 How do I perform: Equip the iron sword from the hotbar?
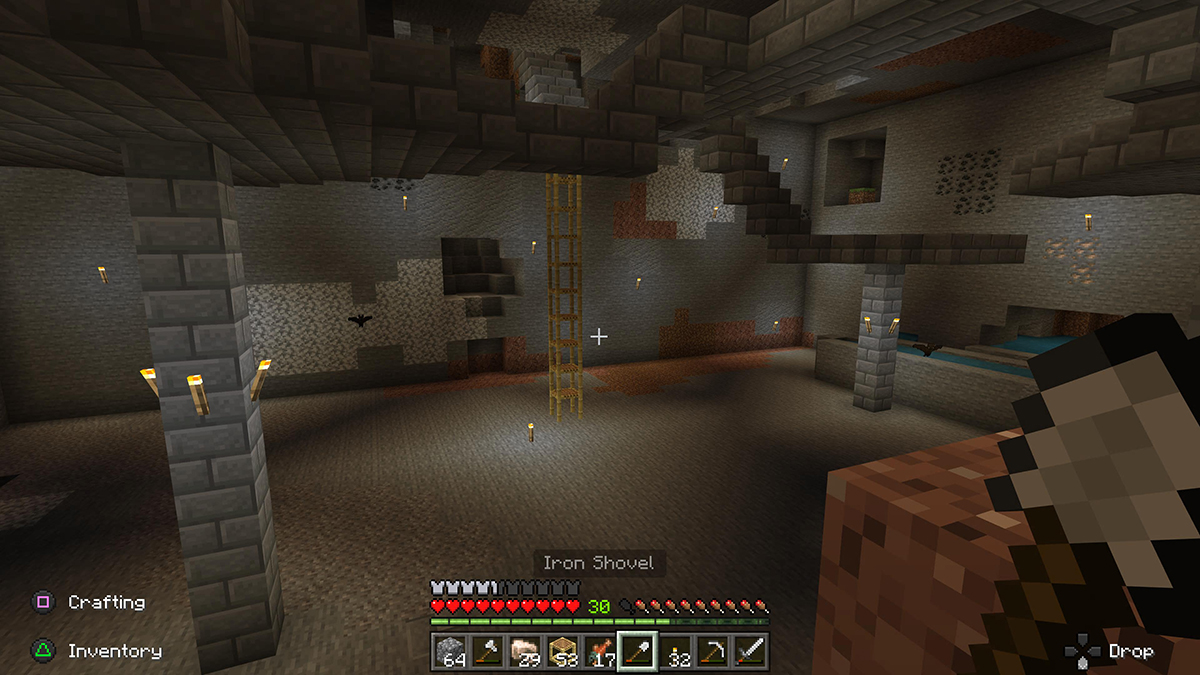click(x=748, y=652)
